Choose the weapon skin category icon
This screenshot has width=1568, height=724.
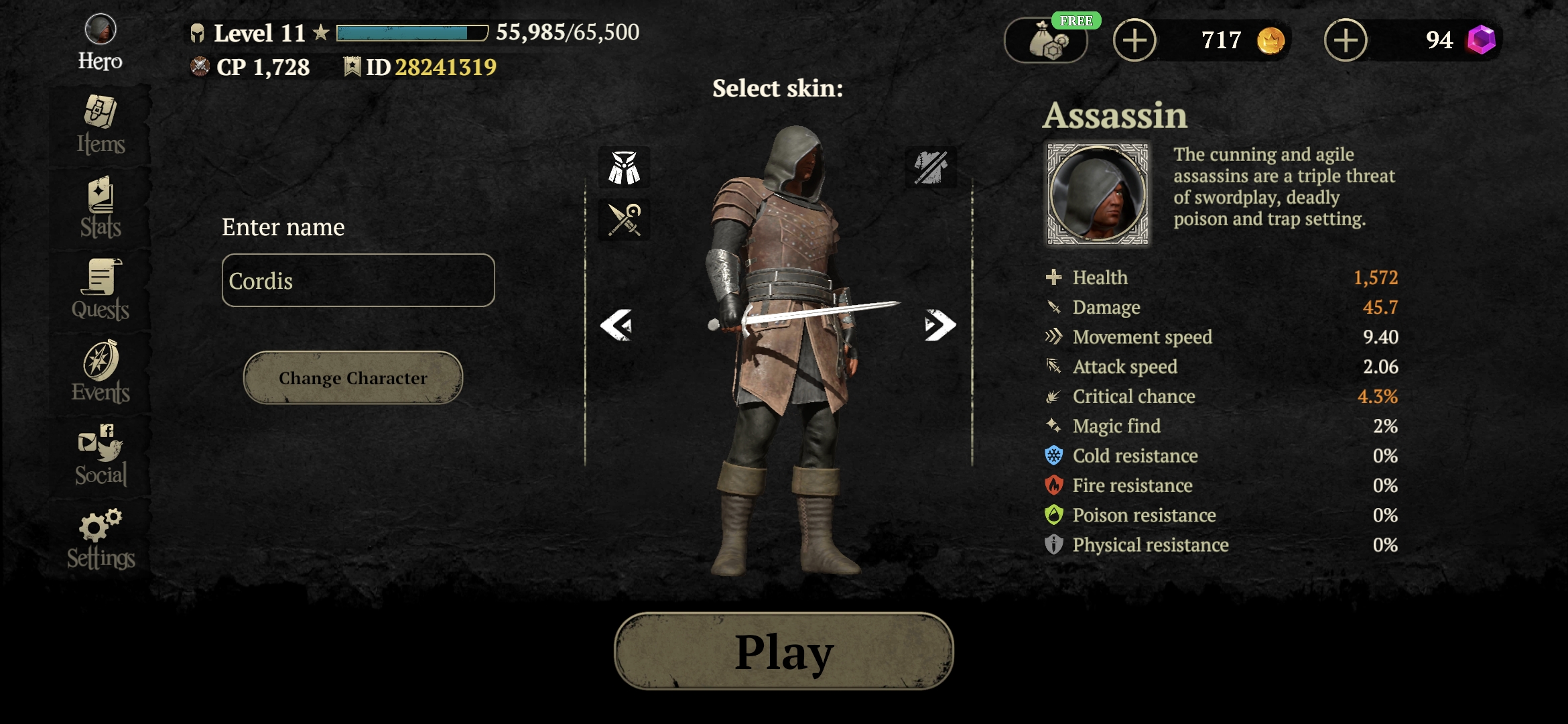(x=624, y=220)
